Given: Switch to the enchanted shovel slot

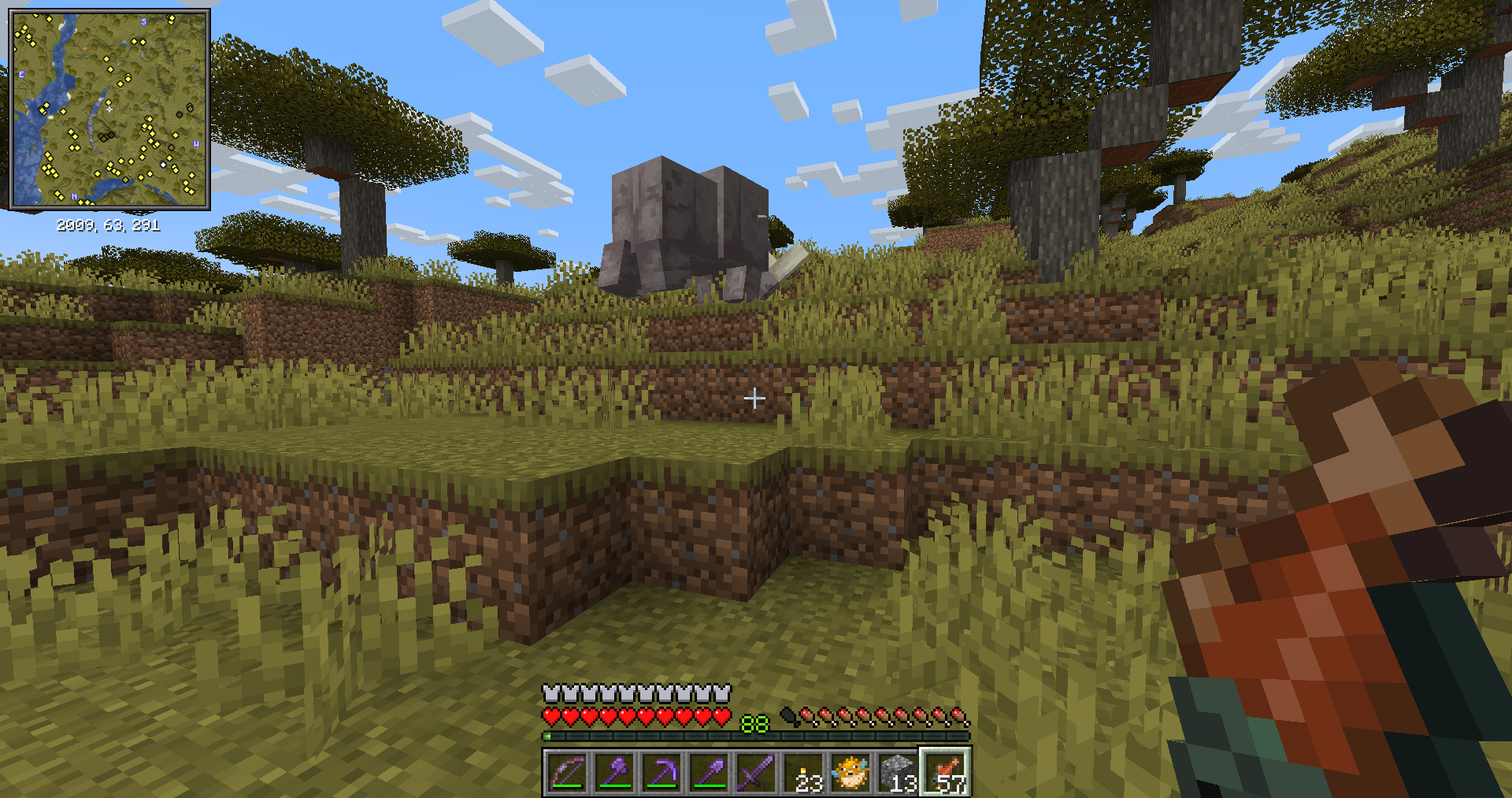Looking at the screenshot, I should [709, 772].
